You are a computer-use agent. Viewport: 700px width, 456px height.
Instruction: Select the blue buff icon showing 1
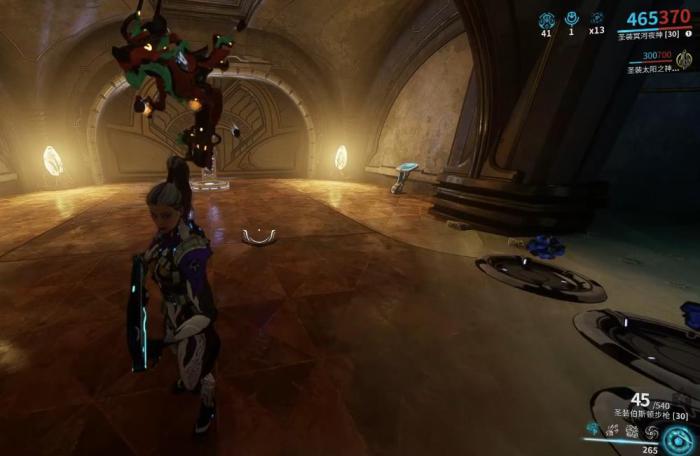point(572,19)
